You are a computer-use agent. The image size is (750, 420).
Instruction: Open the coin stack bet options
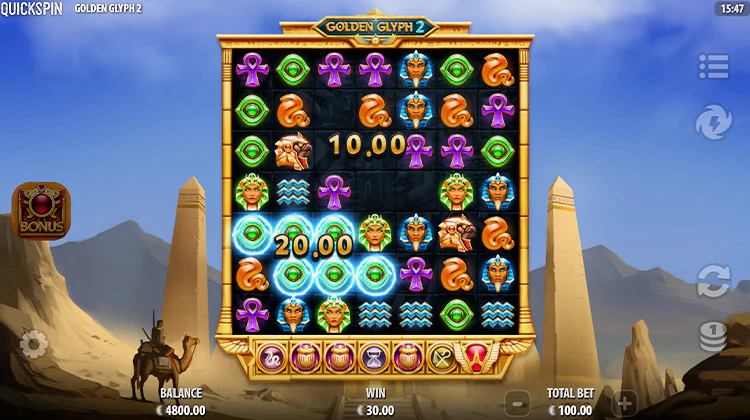point(713,336)
